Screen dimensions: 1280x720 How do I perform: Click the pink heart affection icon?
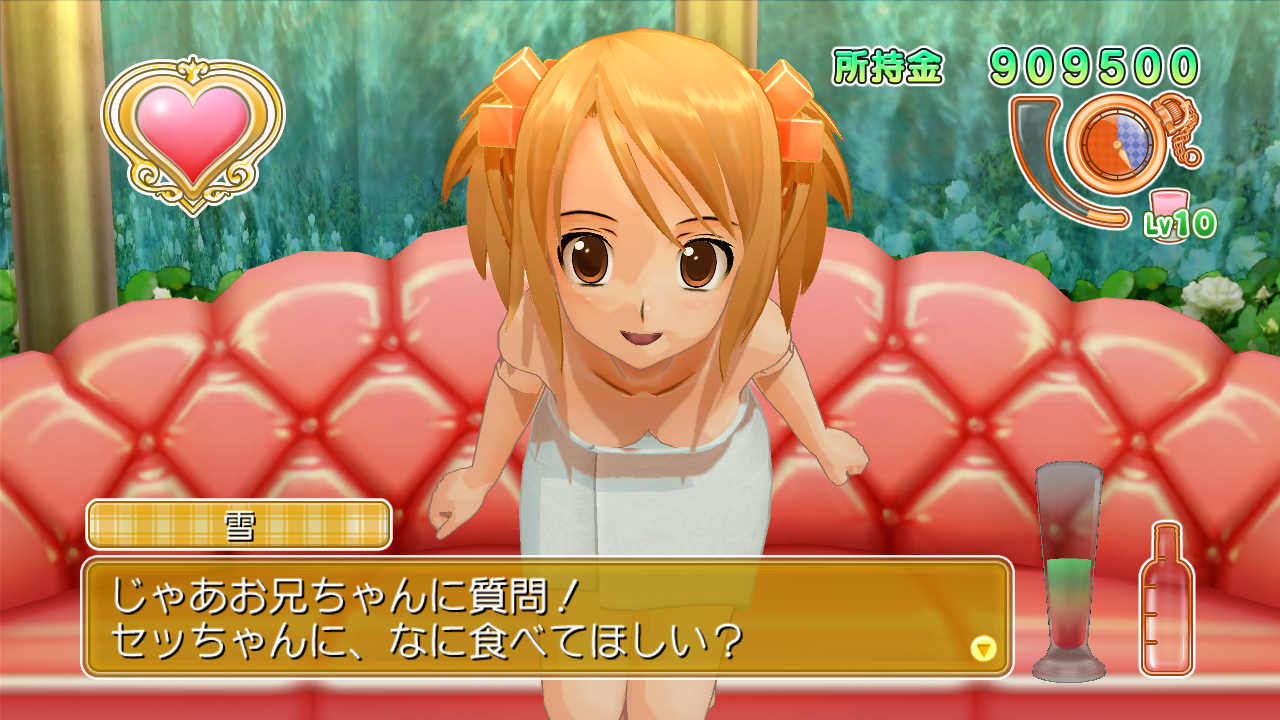click(193, 132)
